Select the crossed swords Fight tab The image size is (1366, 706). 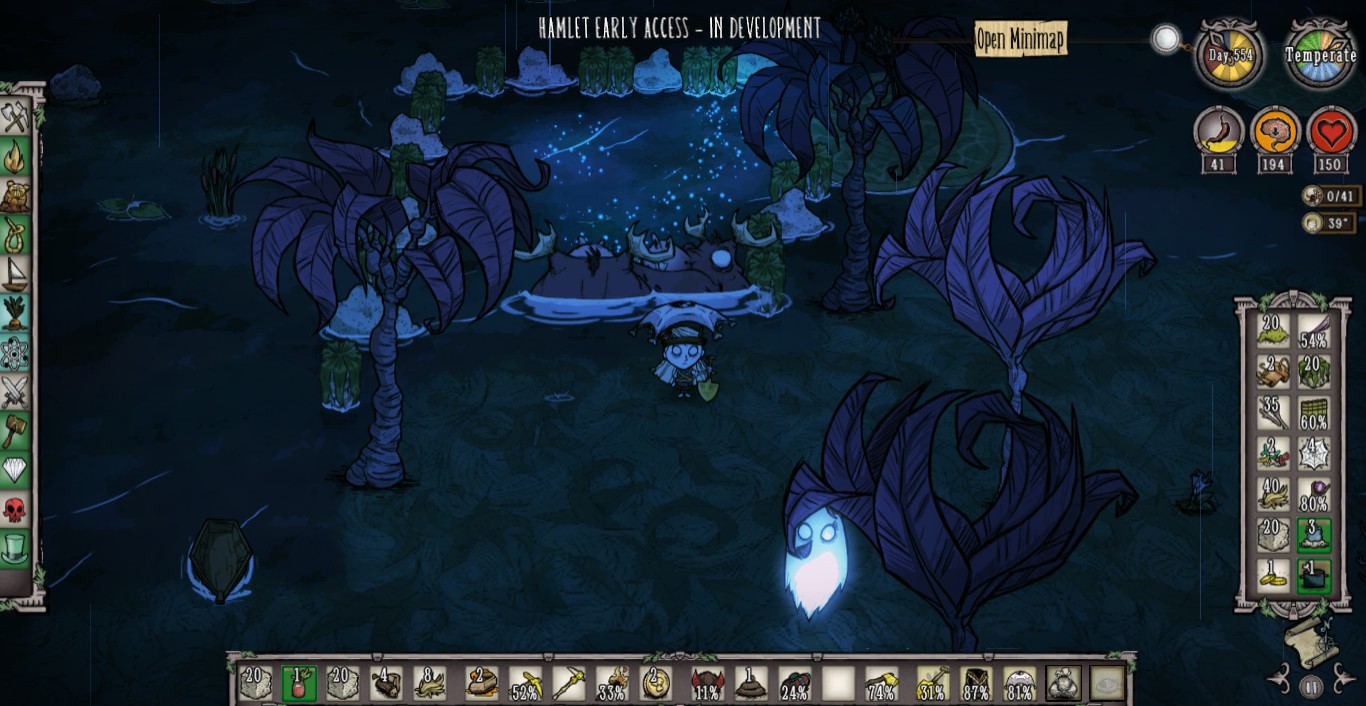15,392
